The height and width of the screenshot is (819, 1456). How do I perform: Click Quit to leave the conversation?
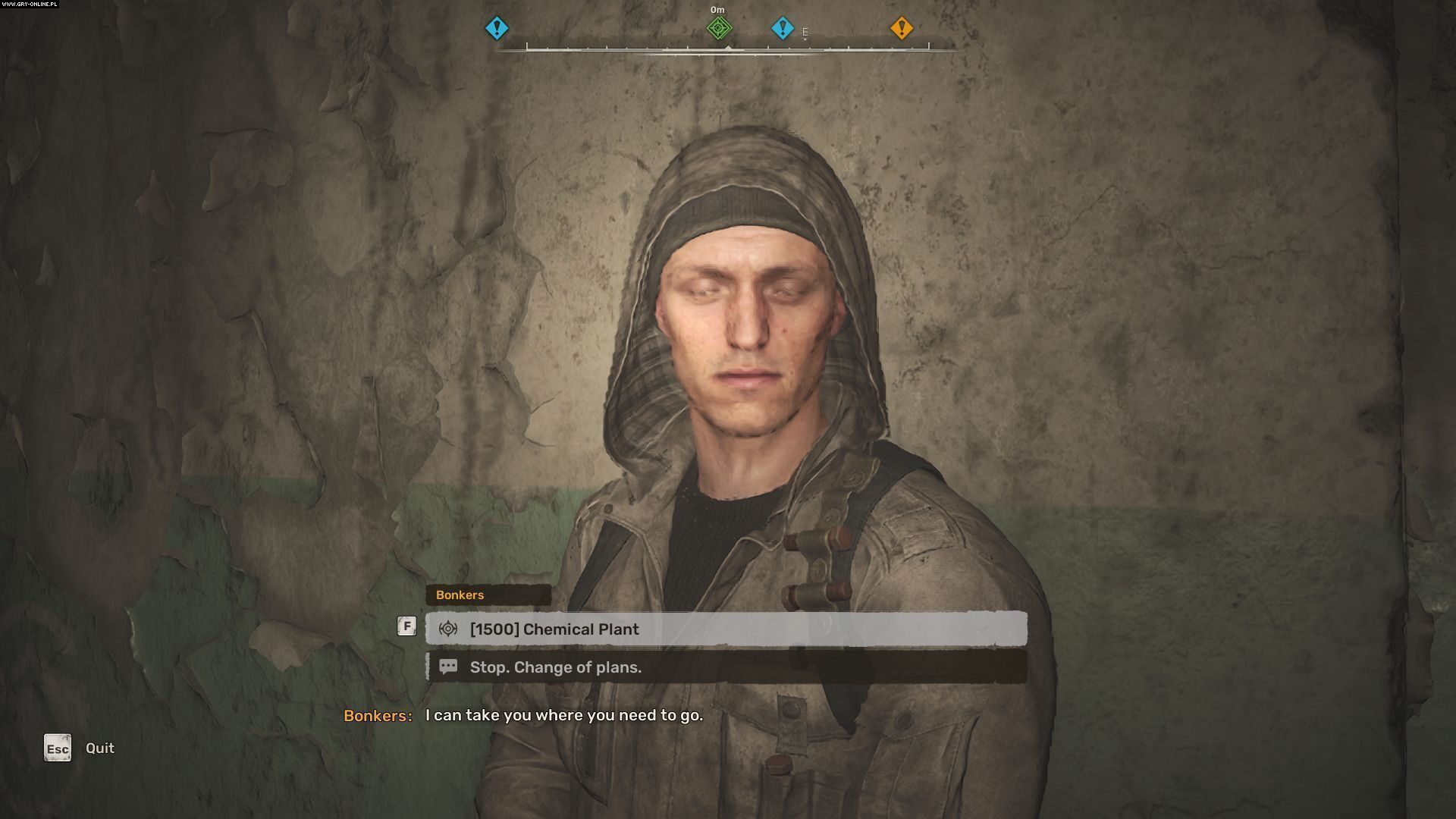click(99, 748)
